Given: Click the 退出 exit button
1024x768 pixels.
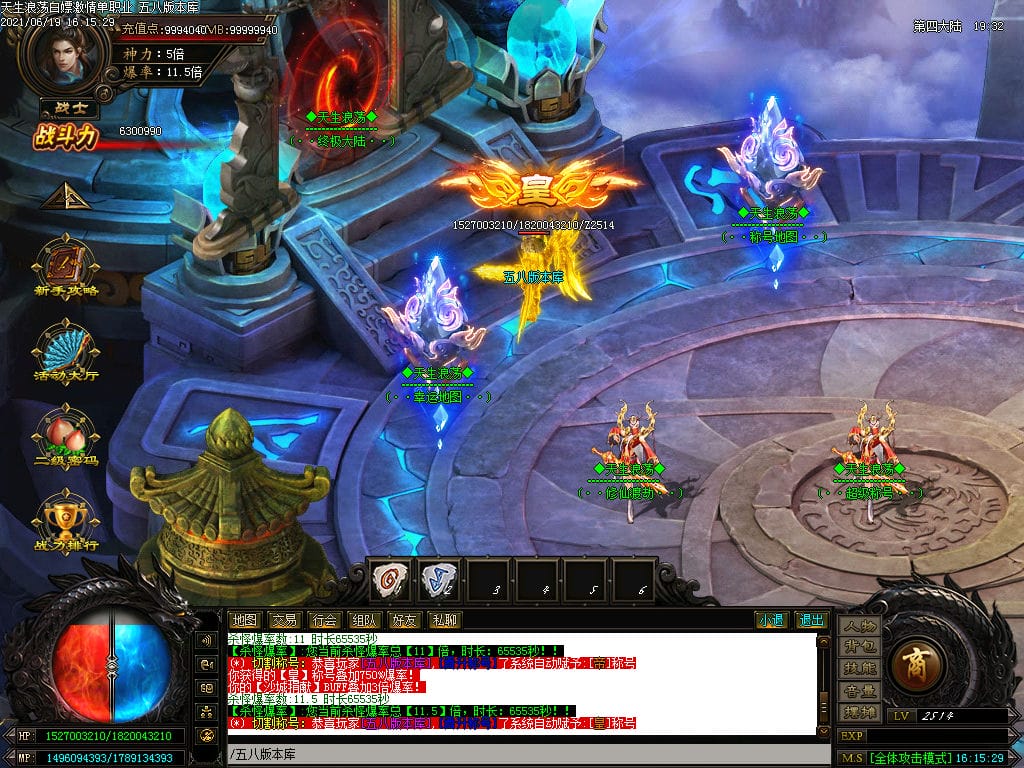Looking at the screenshot, I should point(811,620).
